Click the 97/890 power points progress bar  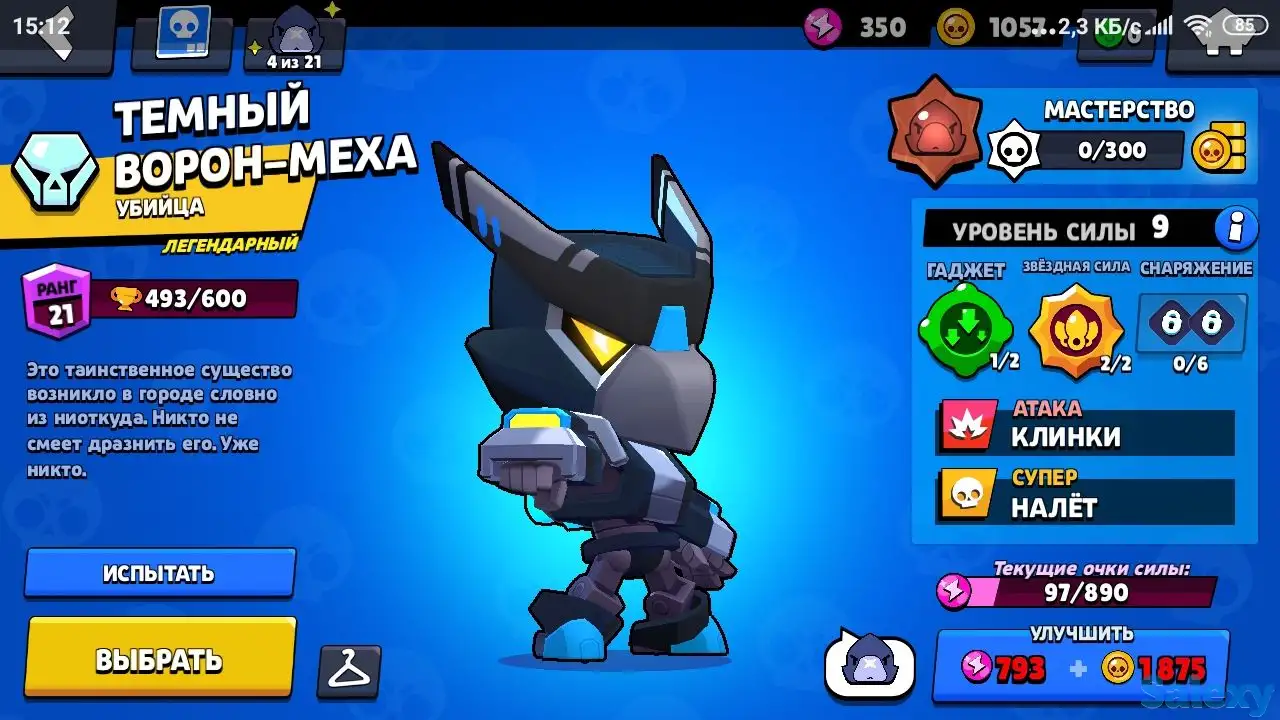1084,592
